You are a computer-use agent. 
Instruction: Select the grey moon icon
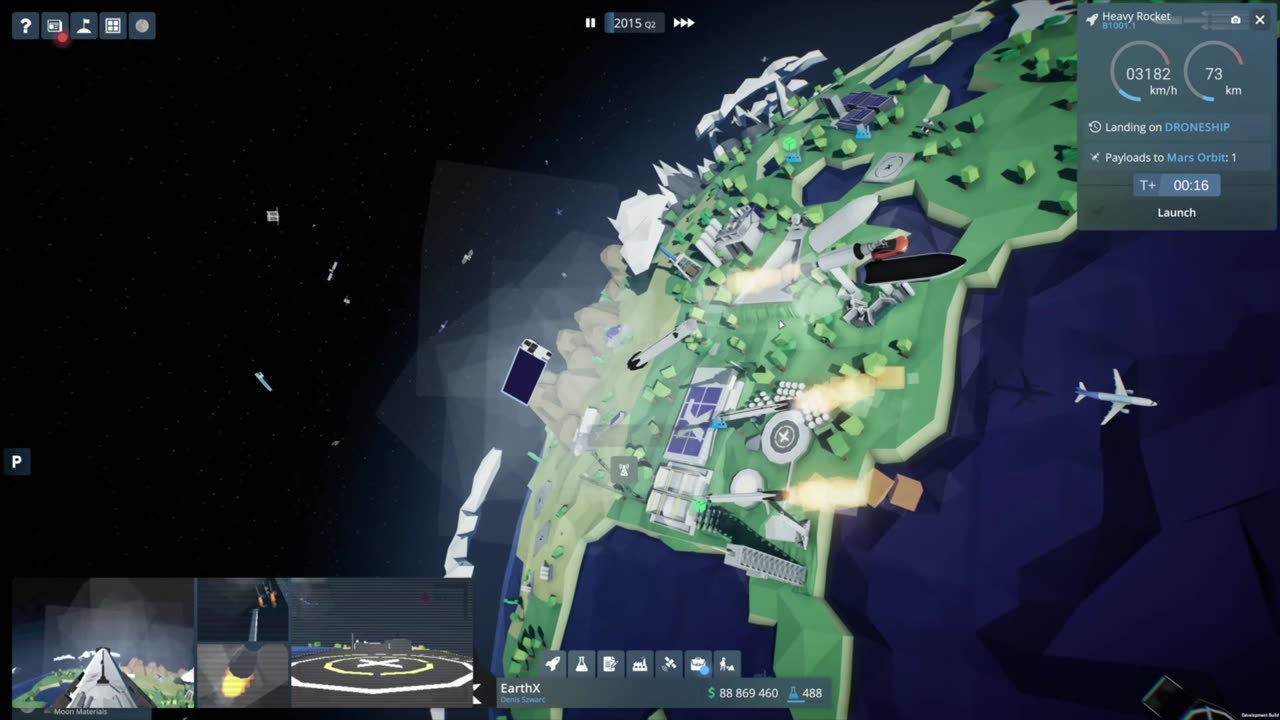pos(142,26)
